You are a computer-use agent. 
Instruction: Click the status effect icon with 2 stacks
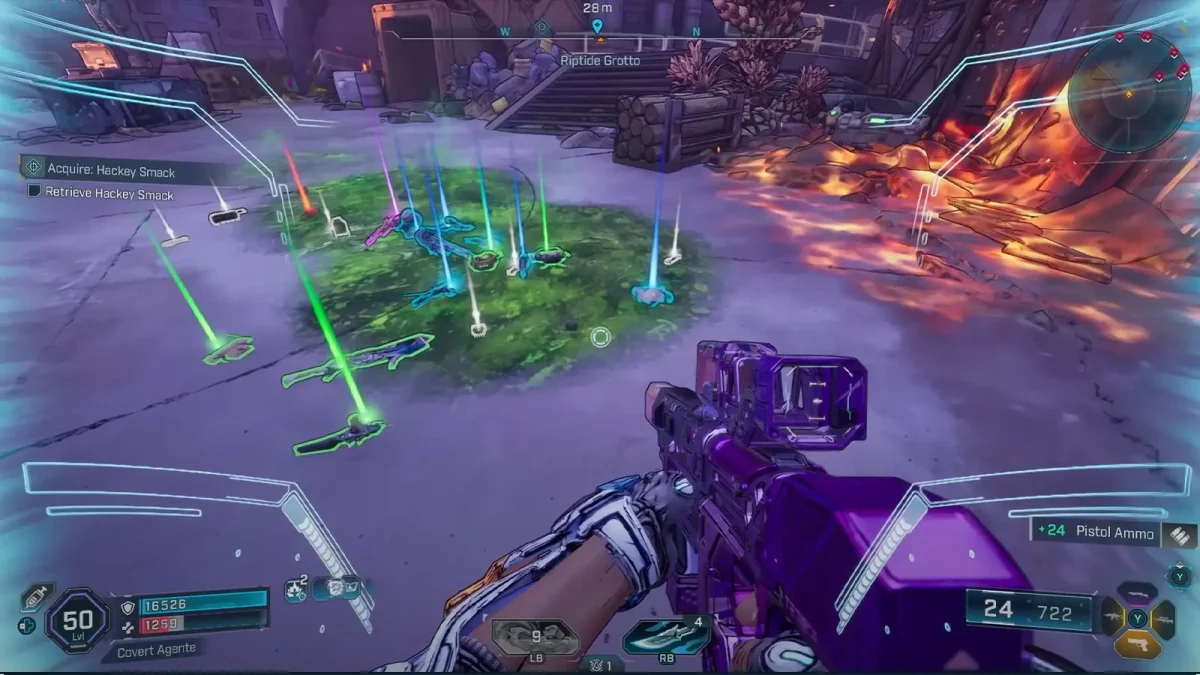click(x=296, y=590)
